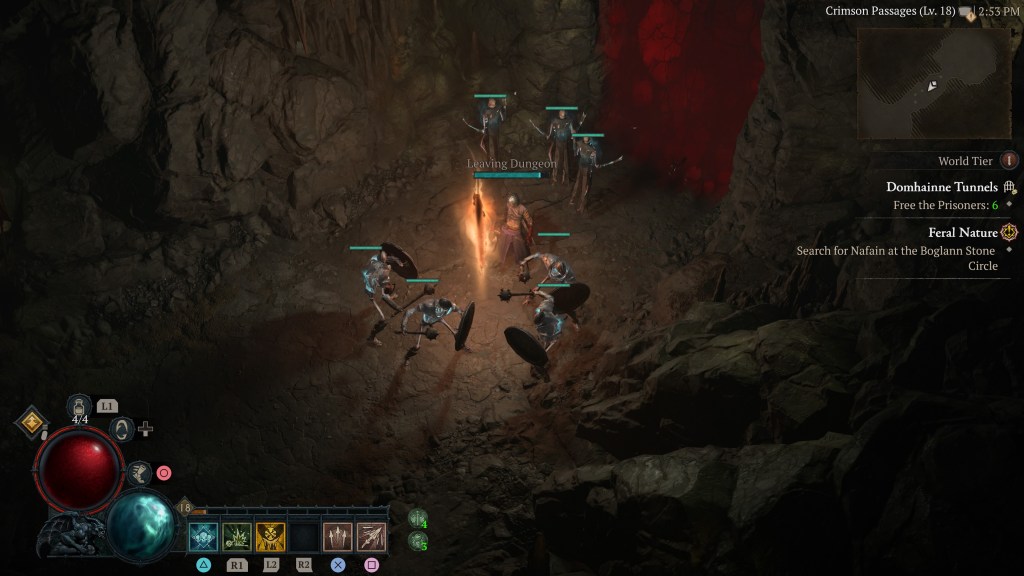
Task: Open the emote wheel horn icon
Action: pos(122,429)
